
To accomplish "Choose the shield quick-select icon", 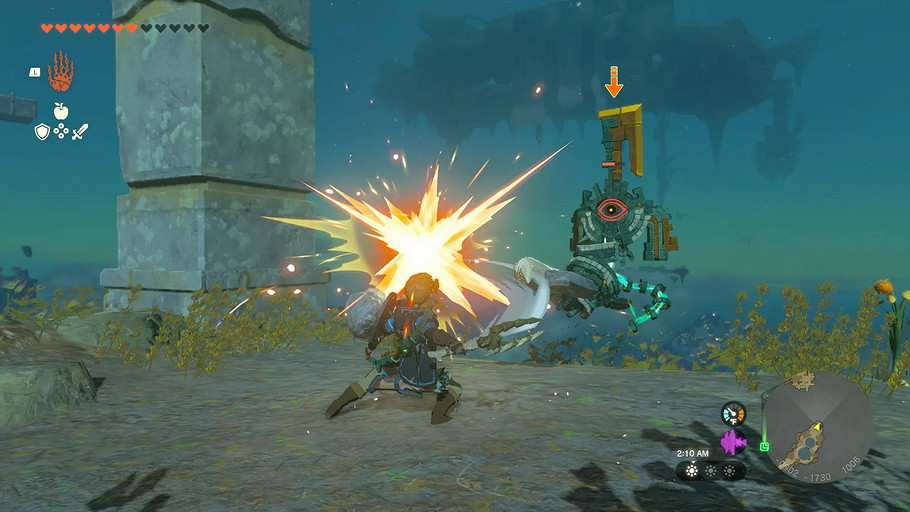I will point(41,131).
